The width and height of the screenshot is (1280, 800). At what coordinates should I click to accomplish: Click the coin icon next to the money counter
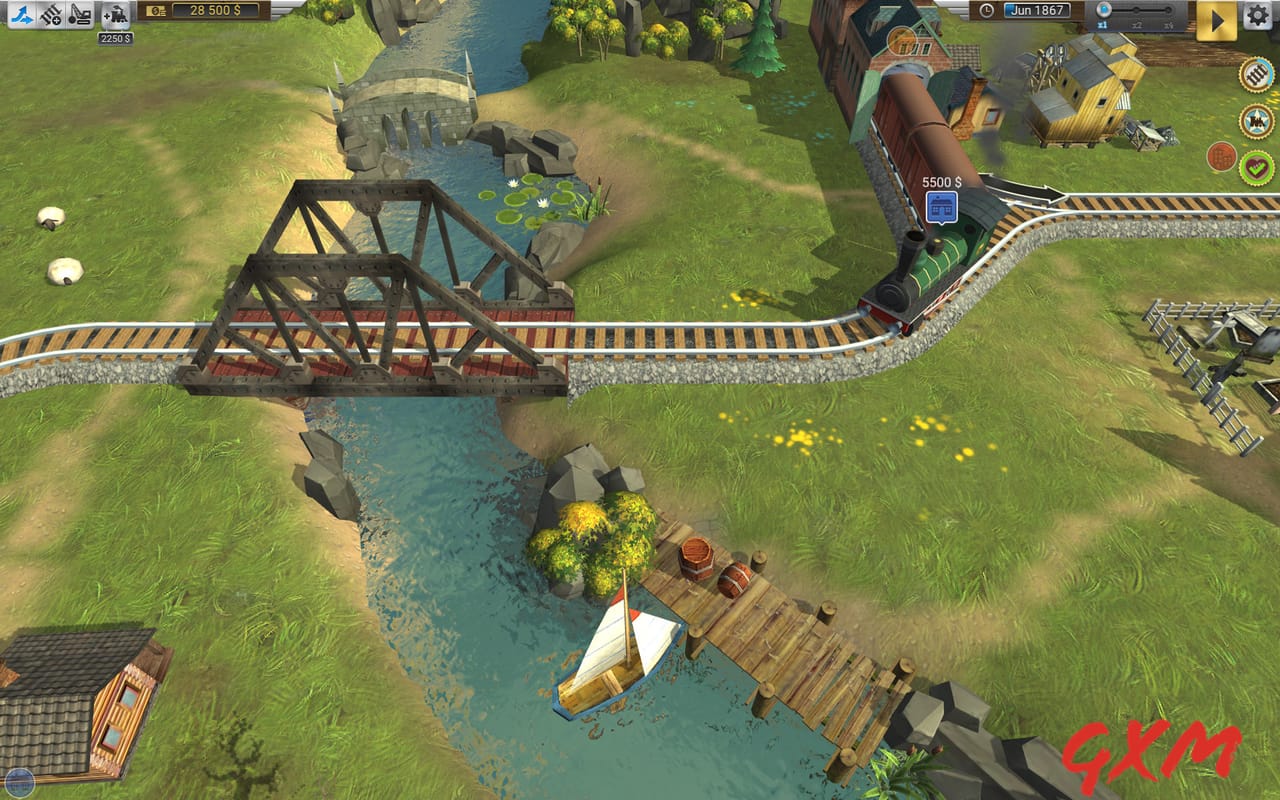tap(157, 13)
